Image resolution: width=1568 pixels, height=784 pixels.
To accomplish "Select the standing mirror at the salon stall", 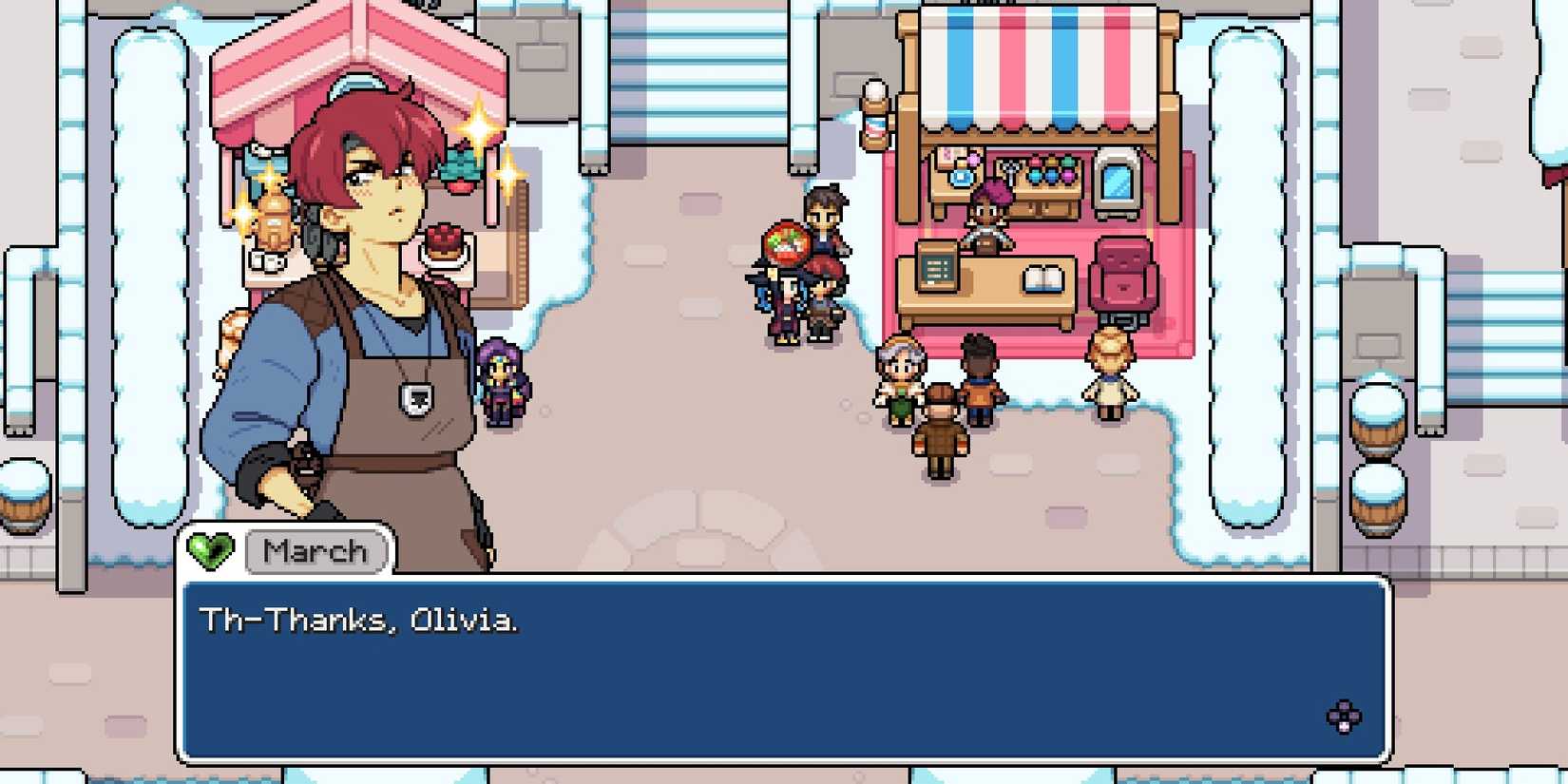I will pos(1117,182).
